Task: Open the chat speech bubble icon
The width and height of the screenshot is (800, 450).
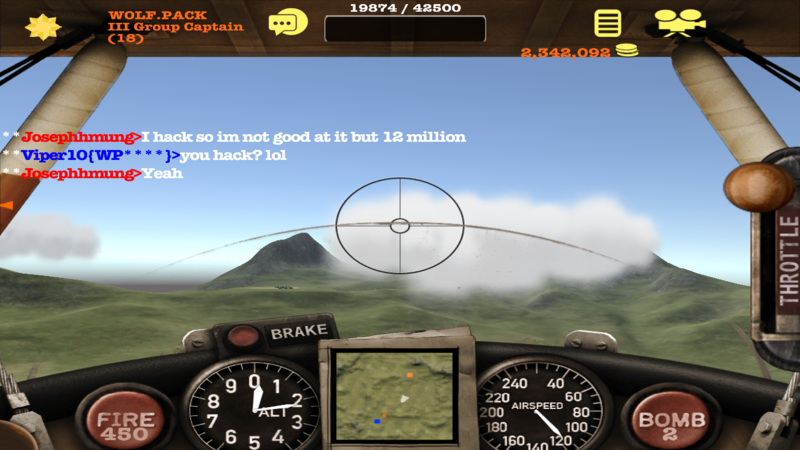Action: [x=288, y=22]
